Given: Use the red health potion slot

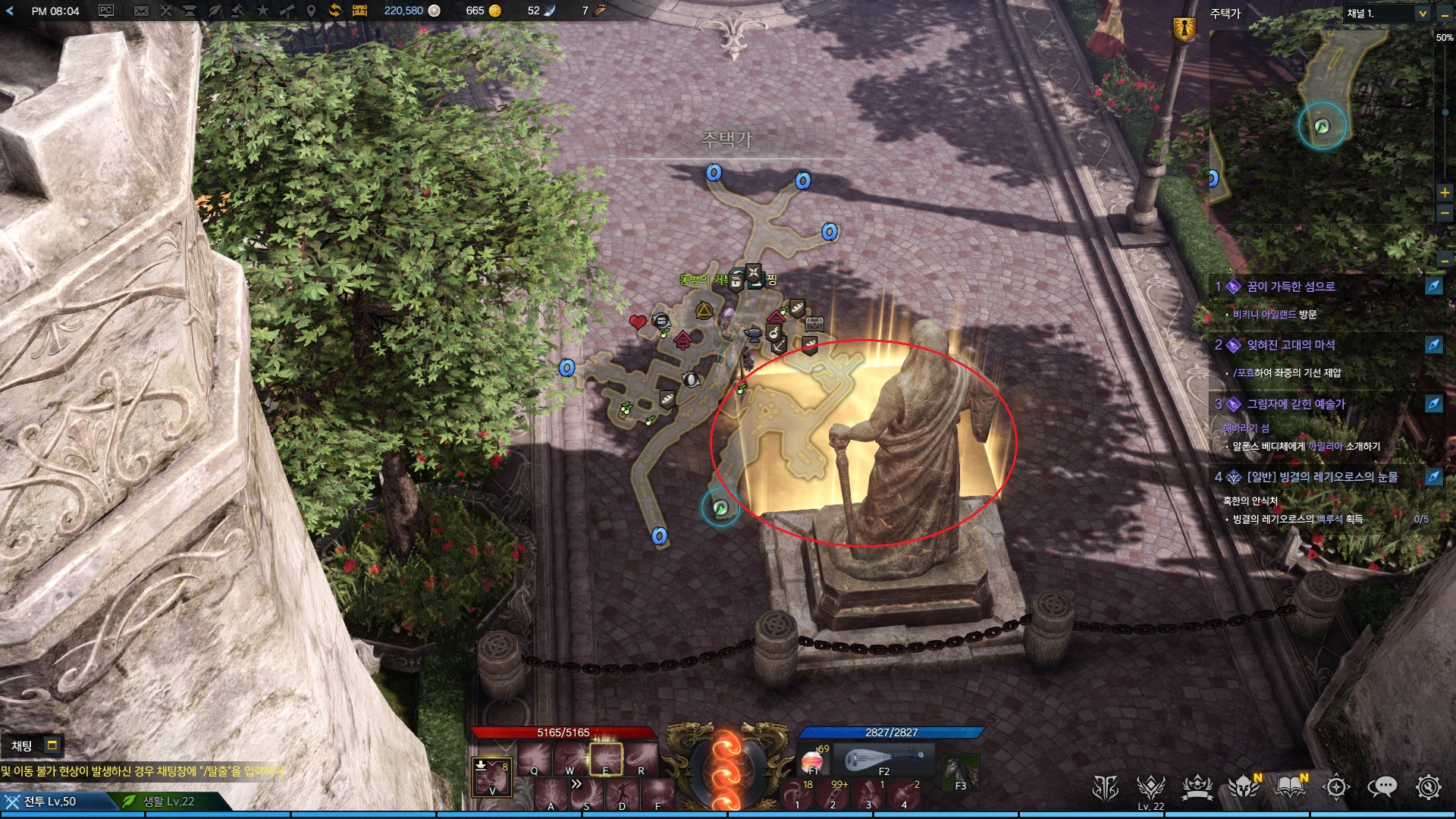Looking at the screenshot, I should pyautogui.click(x=813, y=761).
